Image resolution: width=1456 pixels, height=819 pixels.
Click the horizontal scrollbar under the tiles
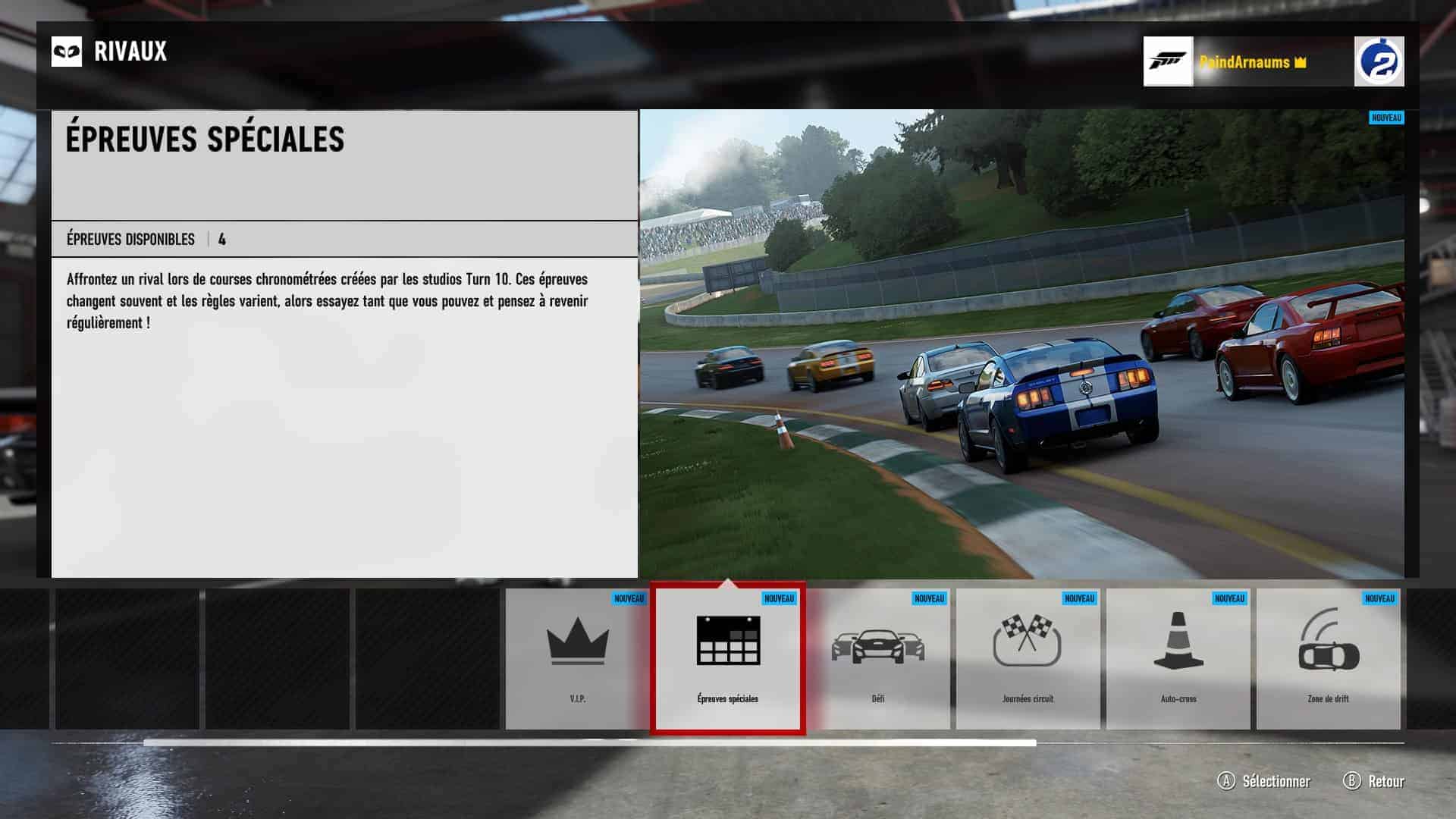click(x=589, y=742)
